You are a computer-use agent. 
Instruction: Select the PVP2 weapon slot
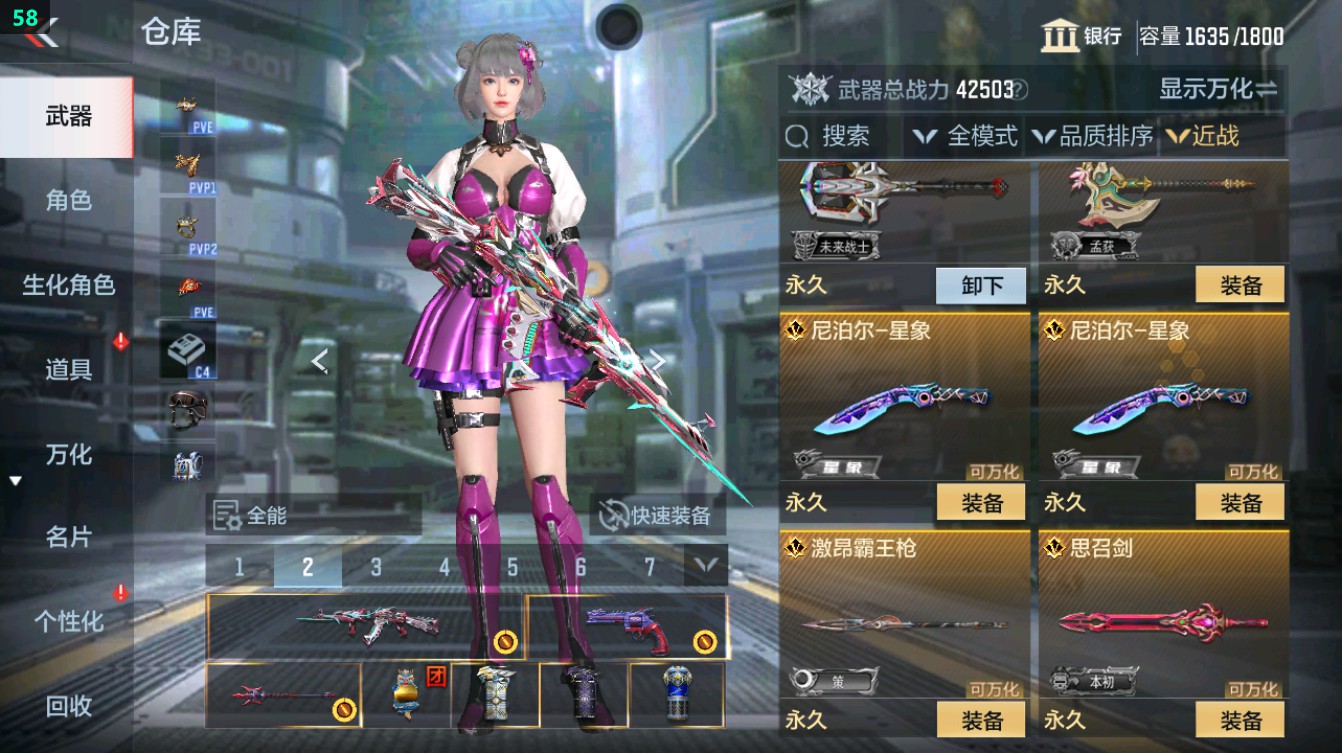(188, 225)
